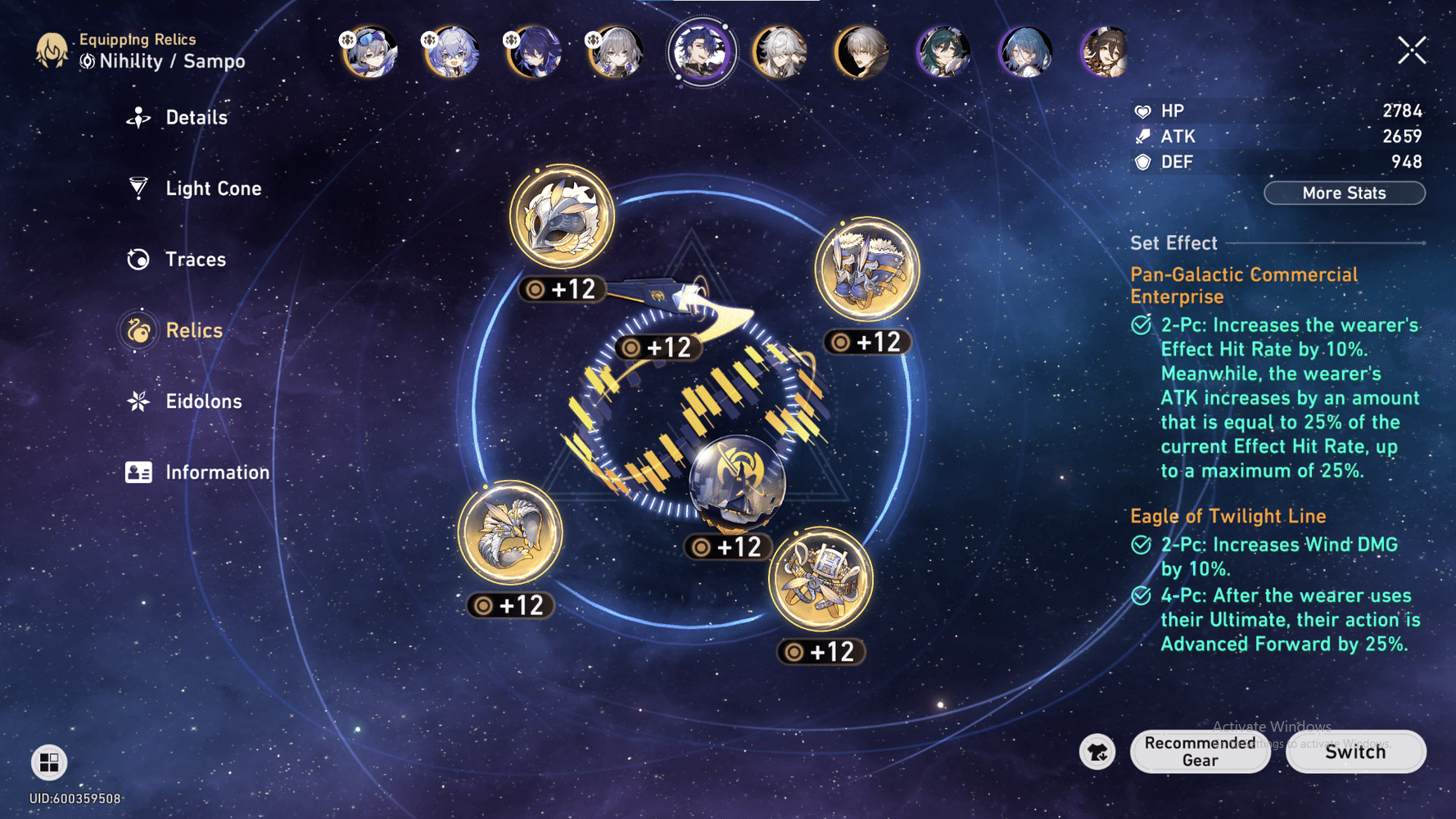
Task: Show the Eidolons page
Action: tap(202, 401)
